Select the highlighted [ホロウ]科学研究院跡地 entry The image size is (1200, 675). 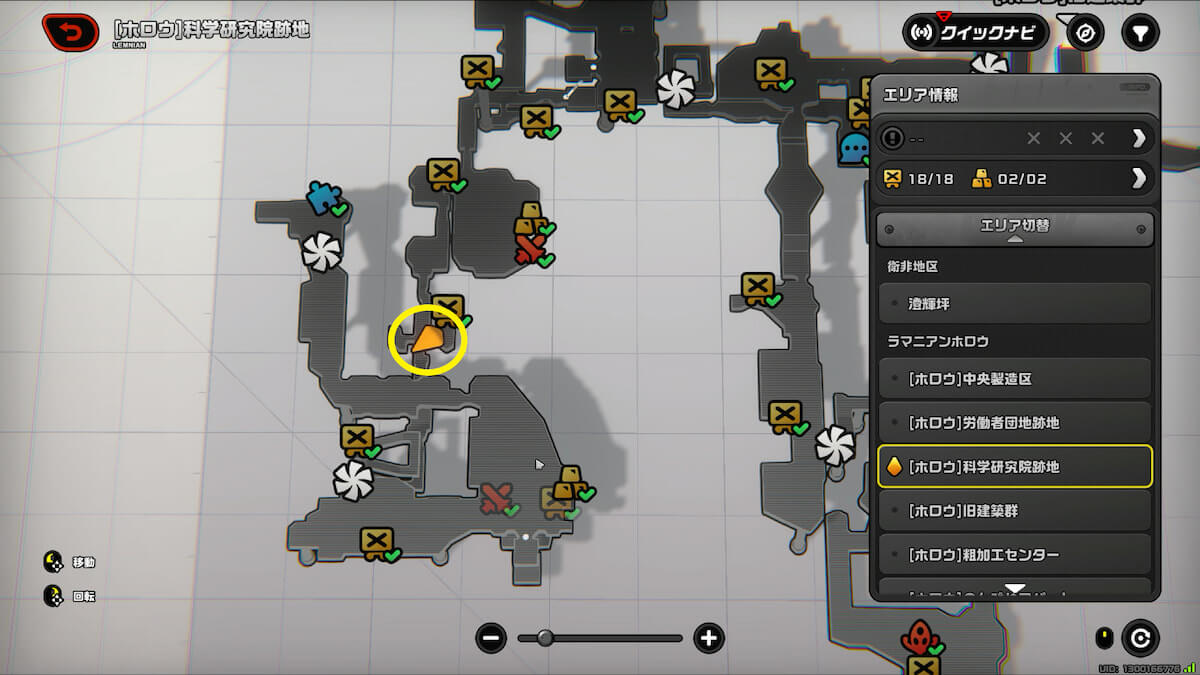(x=1015, y=466)
